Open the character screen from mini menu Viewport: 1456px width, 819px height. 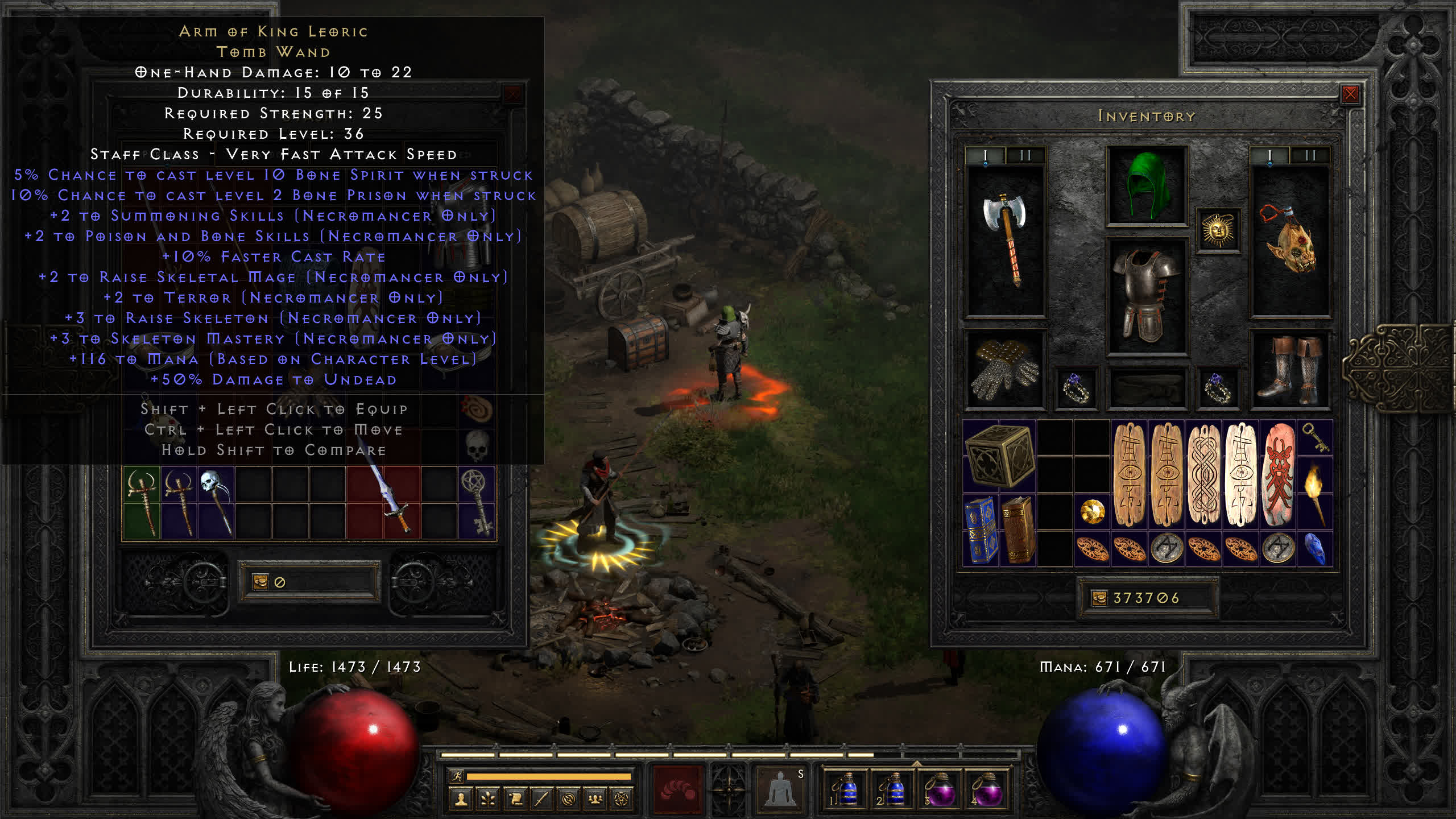pyautogui.click(x=461, y=800)
